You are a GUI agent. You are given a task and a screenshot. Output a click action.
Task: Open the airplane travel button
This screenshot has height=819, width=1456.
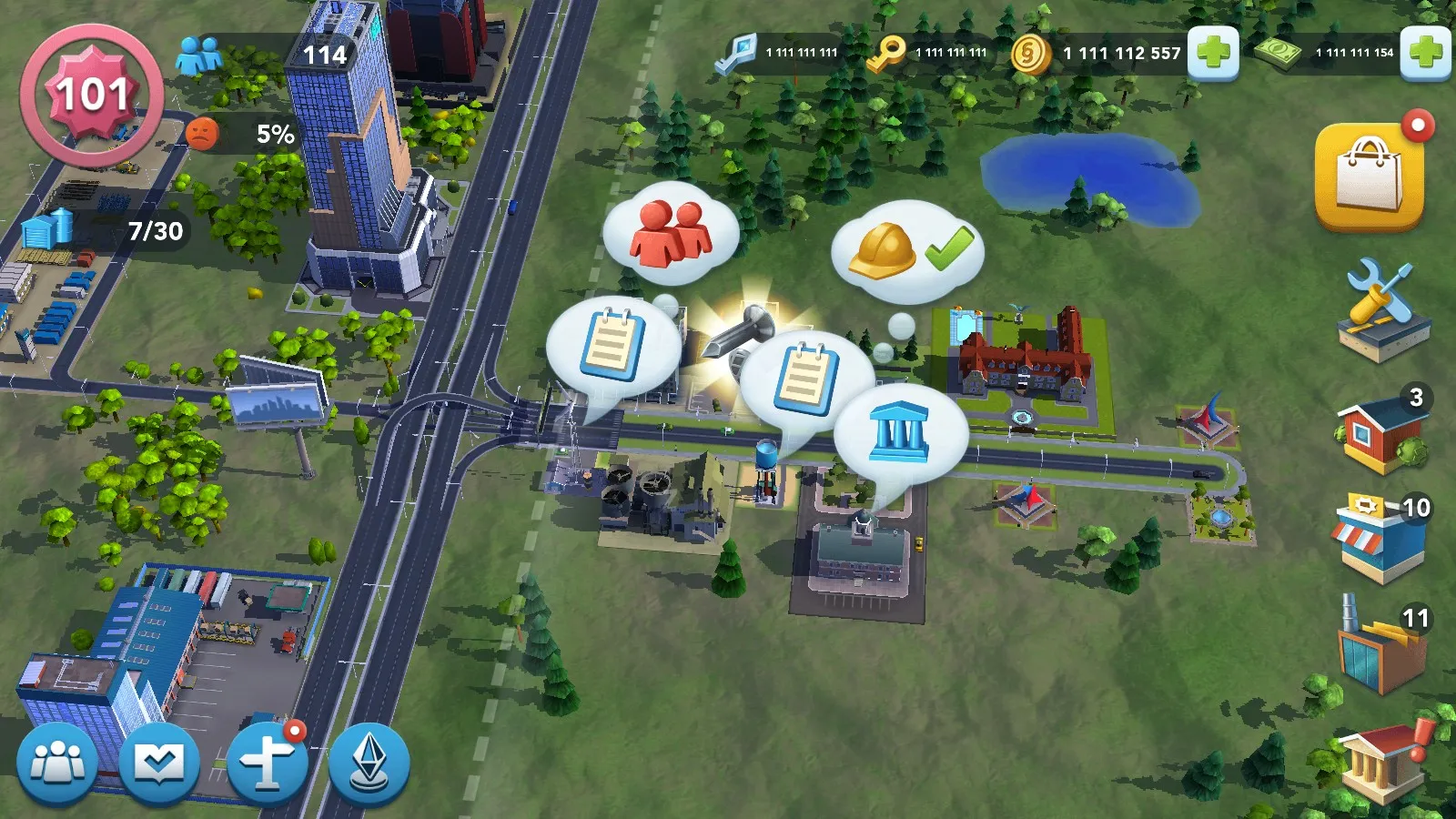267,763
